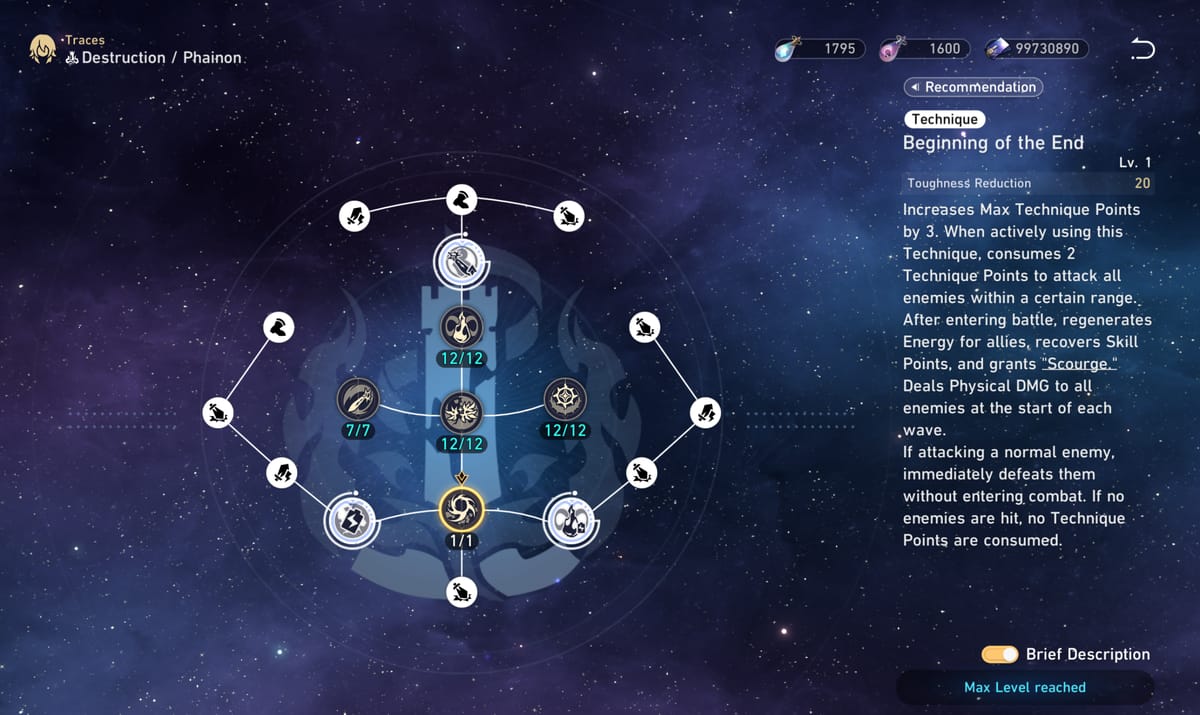1200x715 pixels.
Task: Choose the starburst trace node marked 12/12
Action: (x=565, y=400)
